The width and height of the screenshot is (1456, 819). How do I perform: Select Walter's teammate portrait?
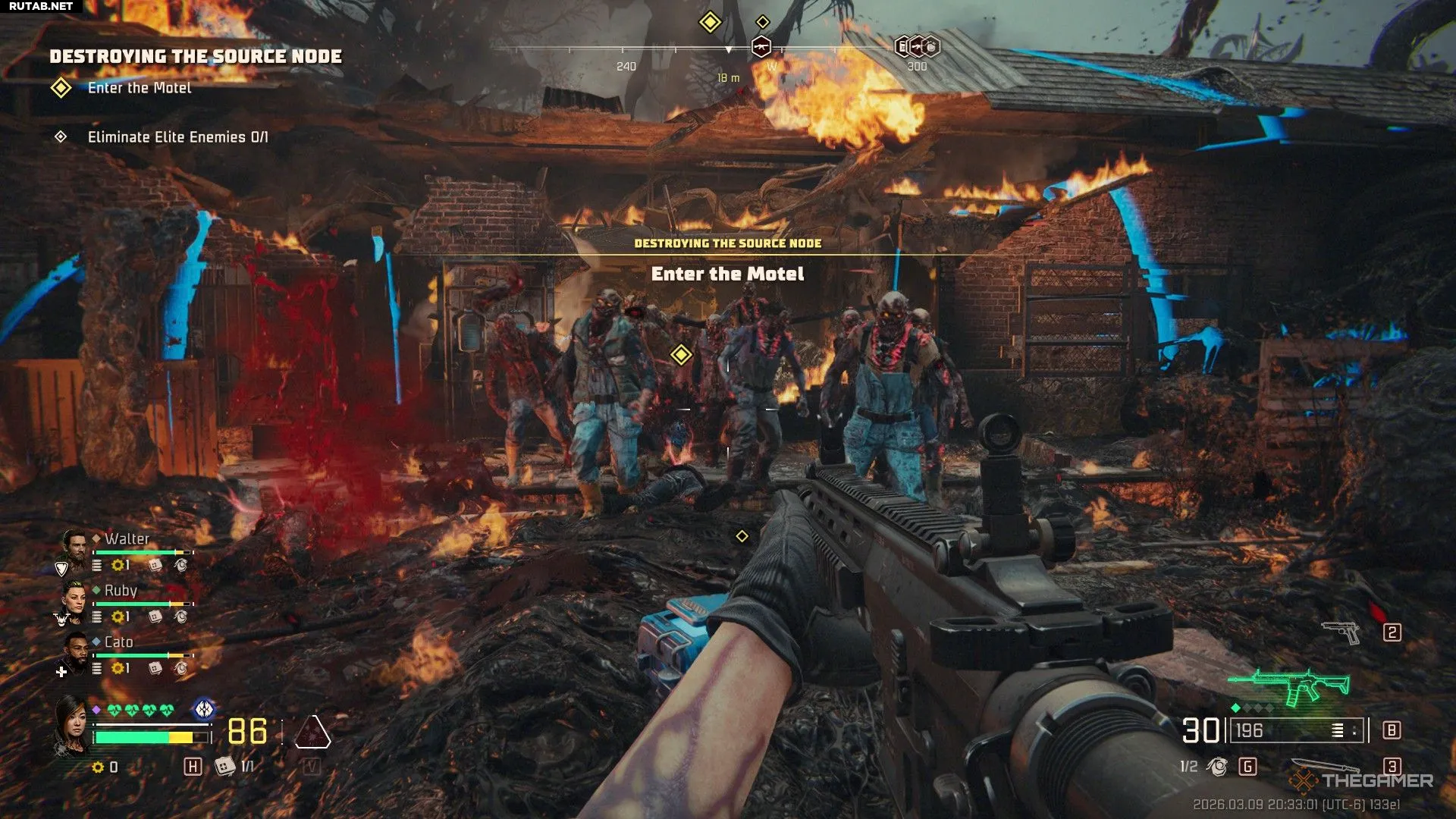[74, 544]
